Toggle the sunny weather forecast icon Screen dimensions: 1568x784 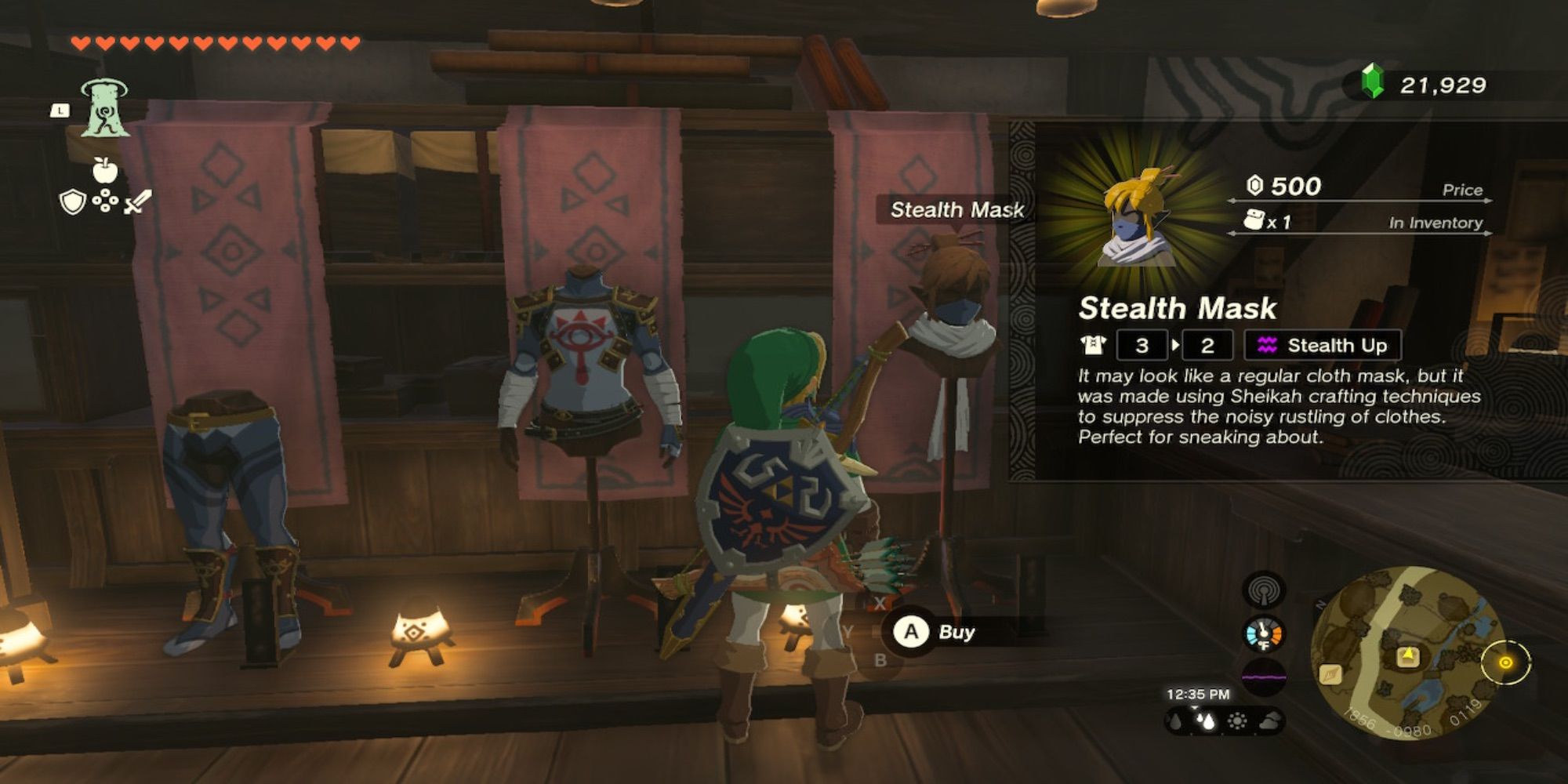(1237, 720)
